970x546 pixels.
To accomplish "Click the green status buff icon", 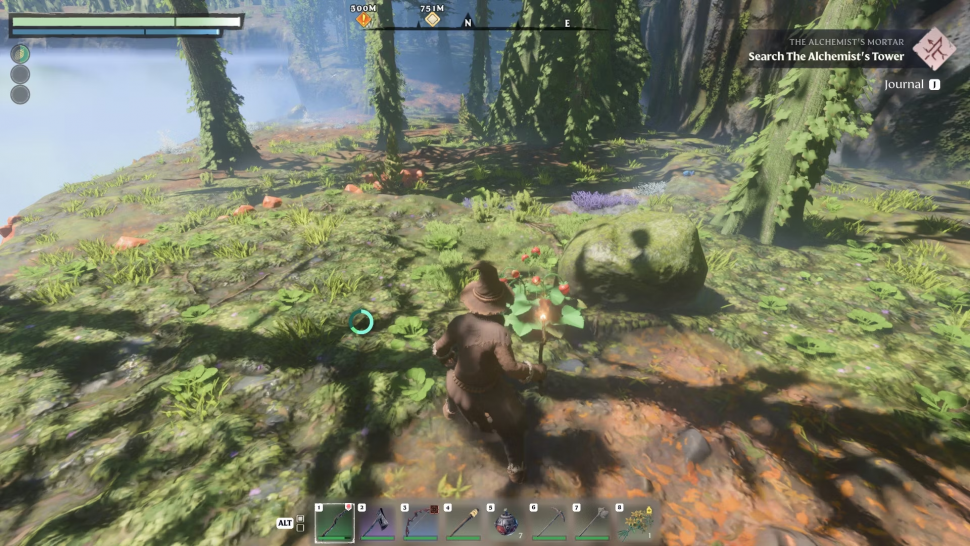I will point(20,54).
